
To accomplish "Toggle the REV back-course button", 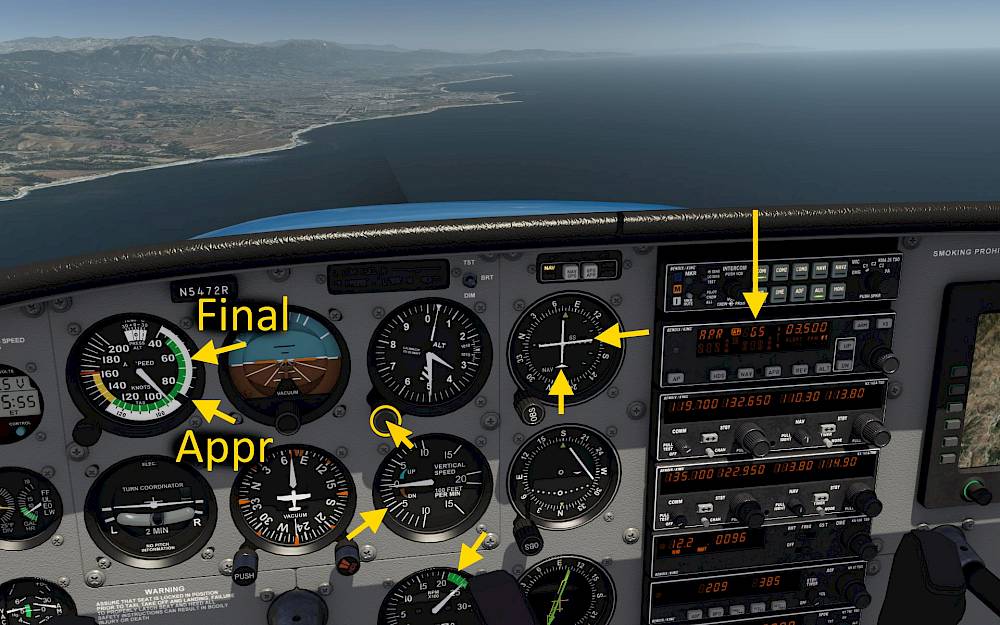I will coord(798,368).
